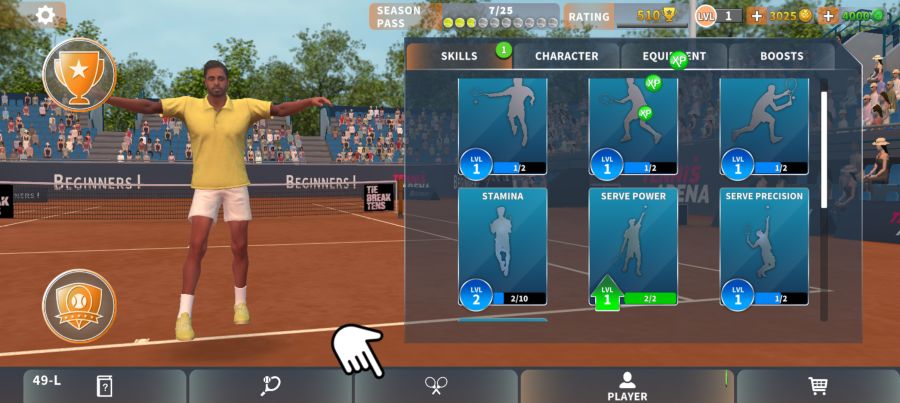Image resolution: width=900 pixels, height=403 pixels.
Task: Open the Boosts tab
Action: pyautogui.click(x=781, y=56)
